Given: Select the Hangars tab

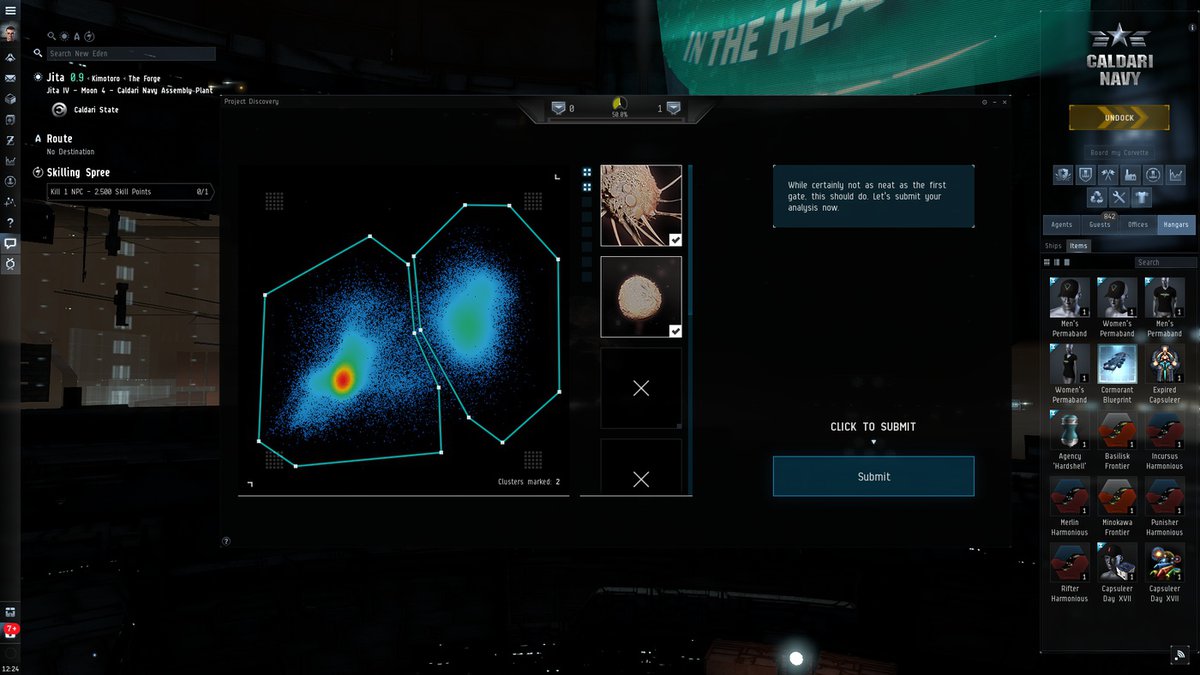Looking at the screenshot, I should coord(1176,225).
